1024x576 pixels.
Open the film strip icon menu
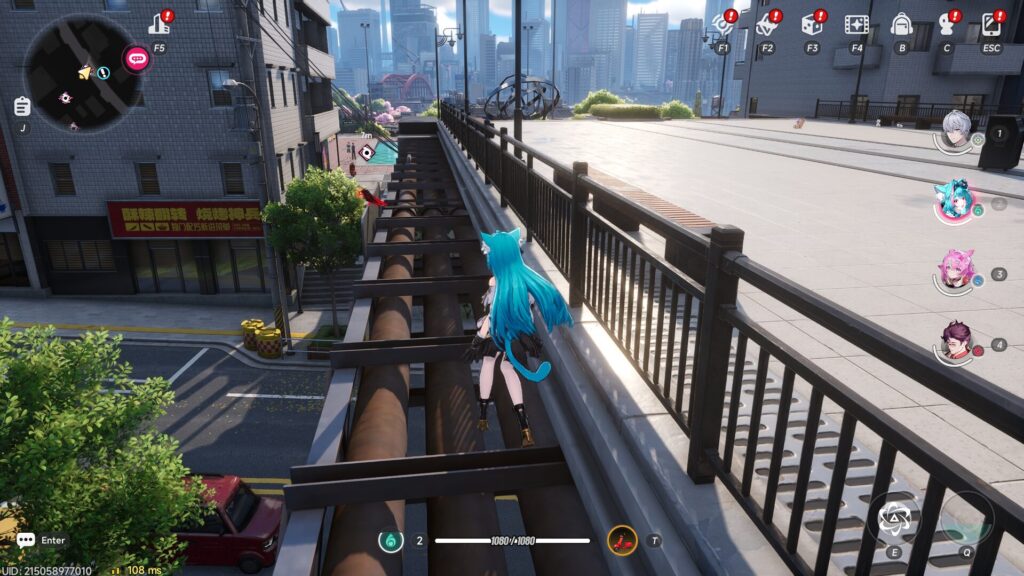(856, 24)
